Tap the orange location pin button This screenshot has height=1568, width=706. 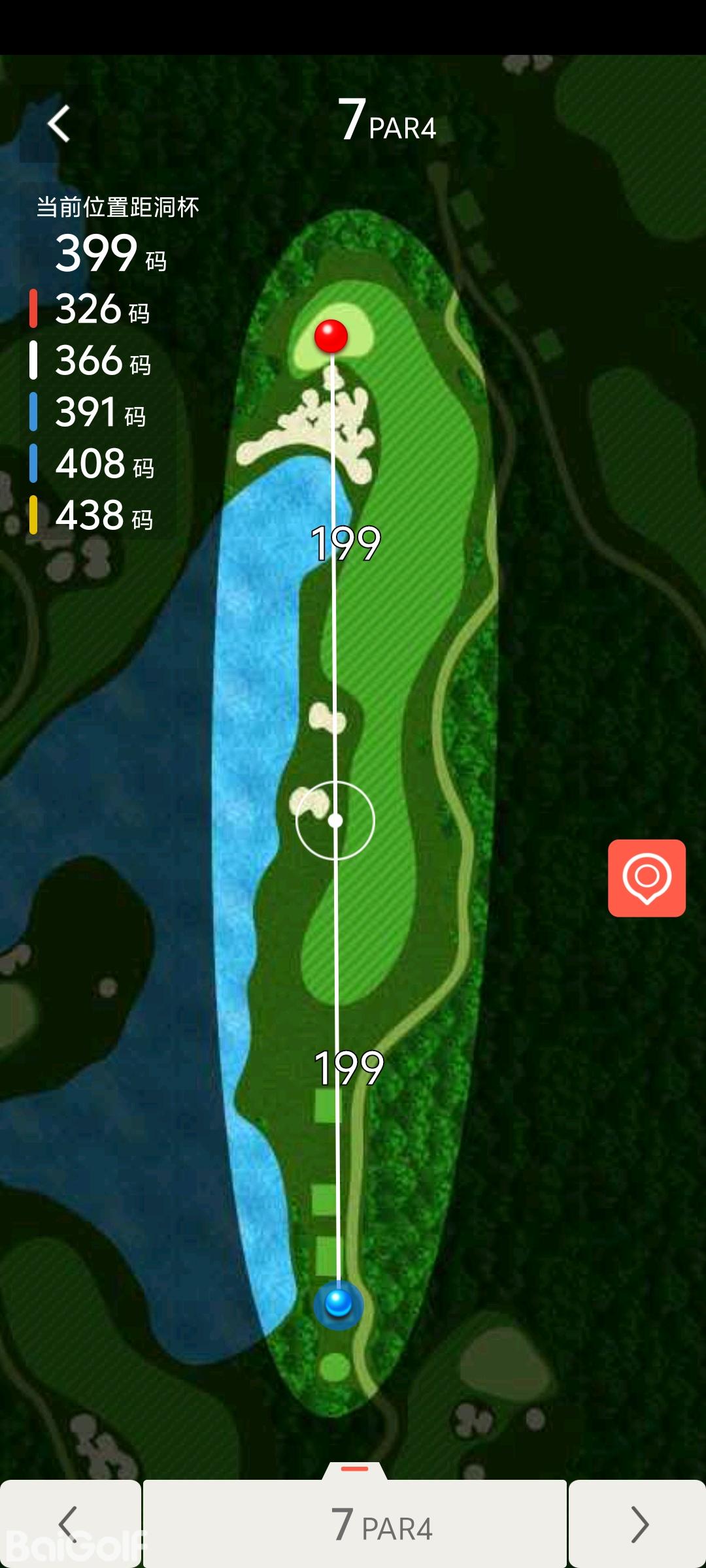(647, 878)
